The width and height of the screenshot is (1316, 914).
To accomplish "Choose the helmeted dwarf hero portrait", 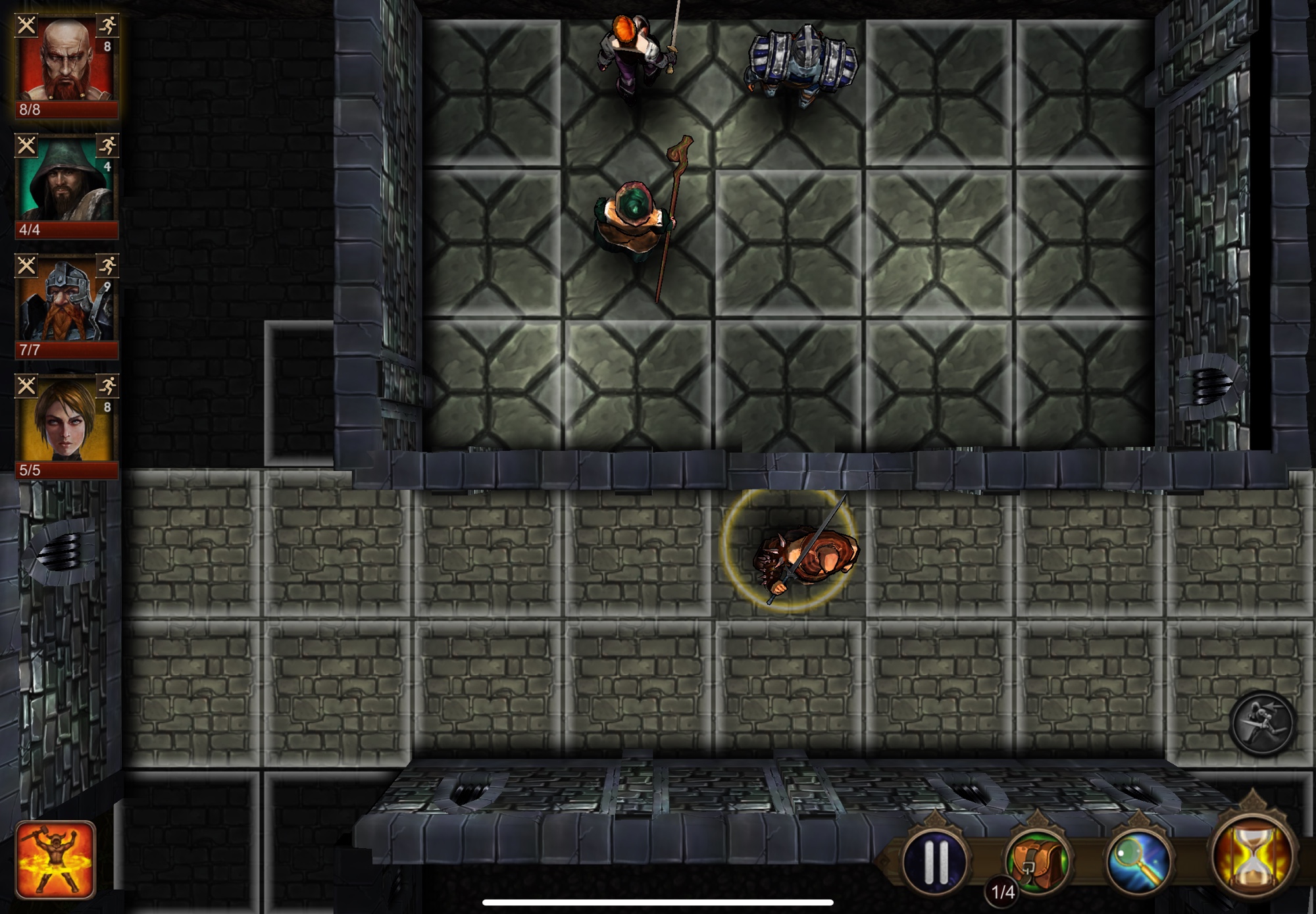I will [66, 301].
